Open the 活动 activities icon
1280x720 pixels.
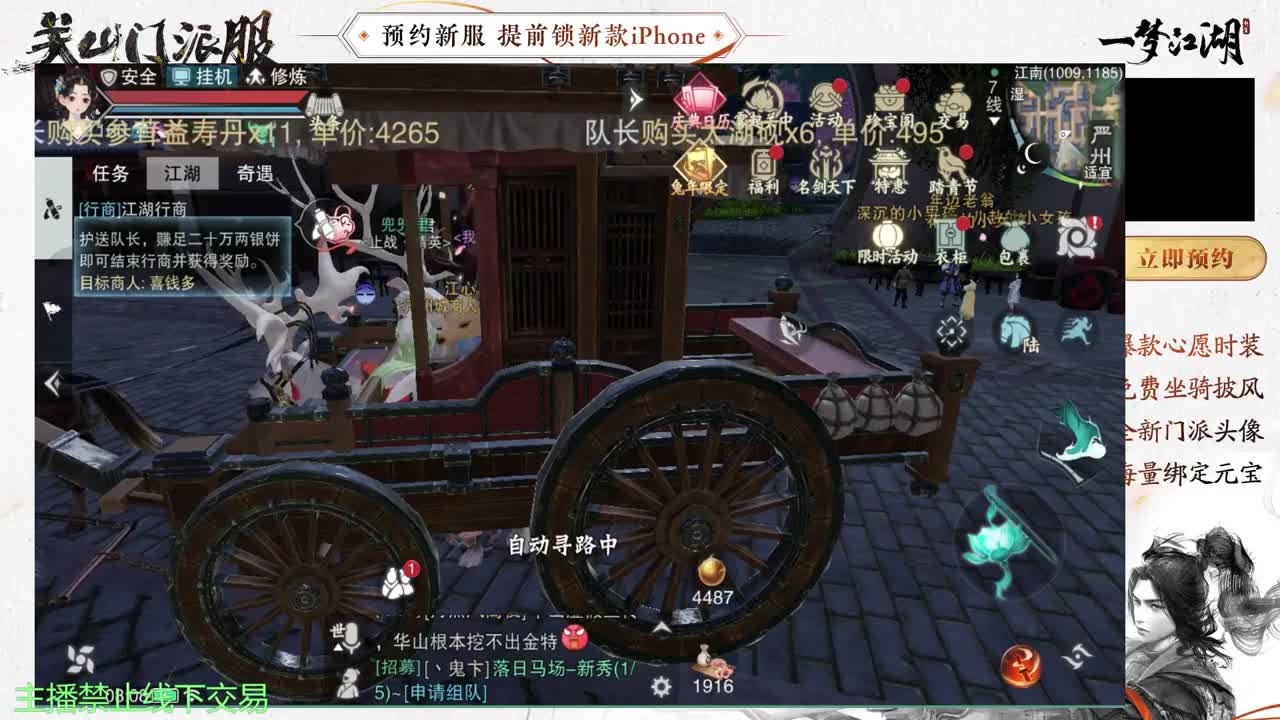826,100
